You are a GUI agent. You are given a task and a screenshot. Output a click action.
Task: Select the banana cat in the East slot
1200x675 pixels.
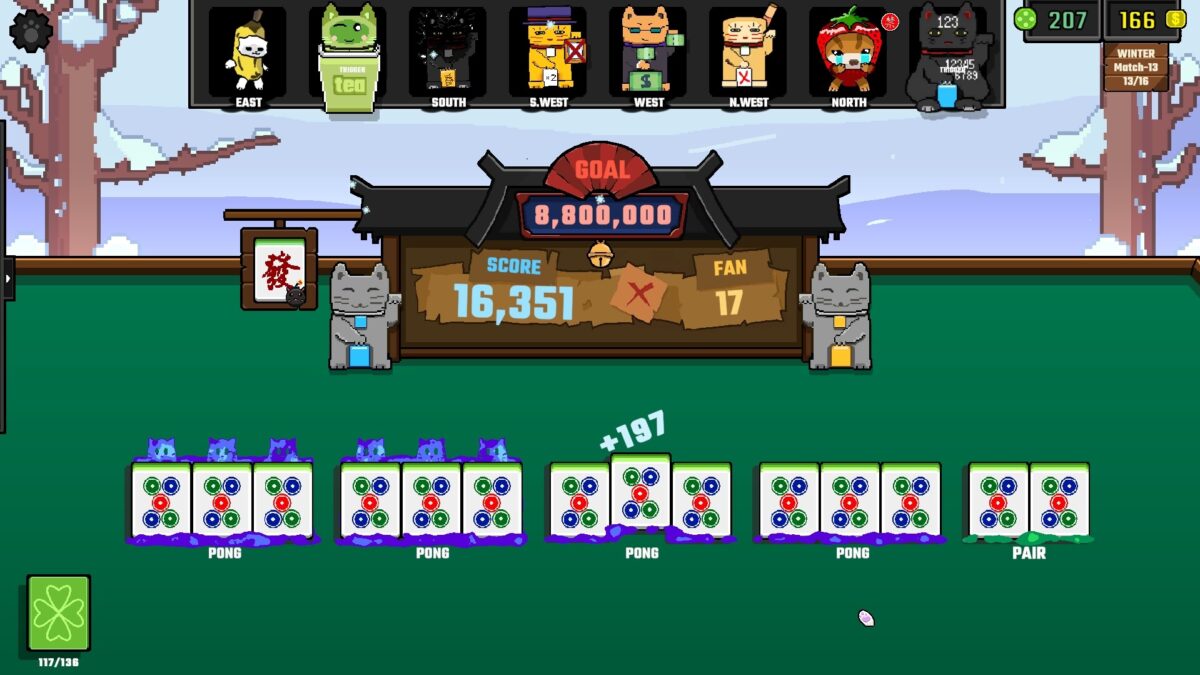coord(247,52)
